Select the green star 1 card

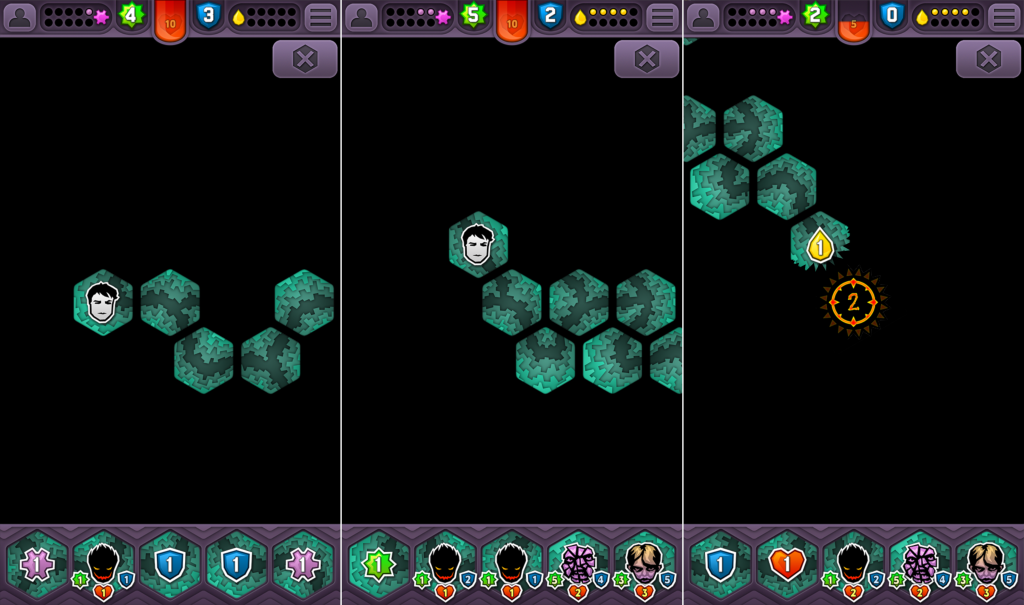[x=378, y=564]
